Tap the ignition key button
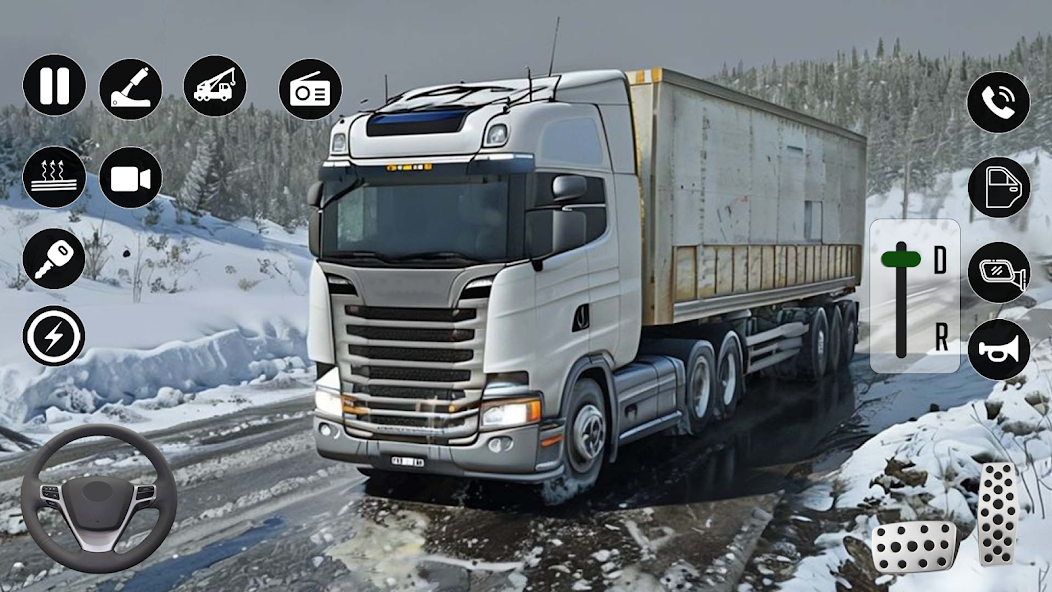Screen dimensions: 1052x592 pos(54,258)
